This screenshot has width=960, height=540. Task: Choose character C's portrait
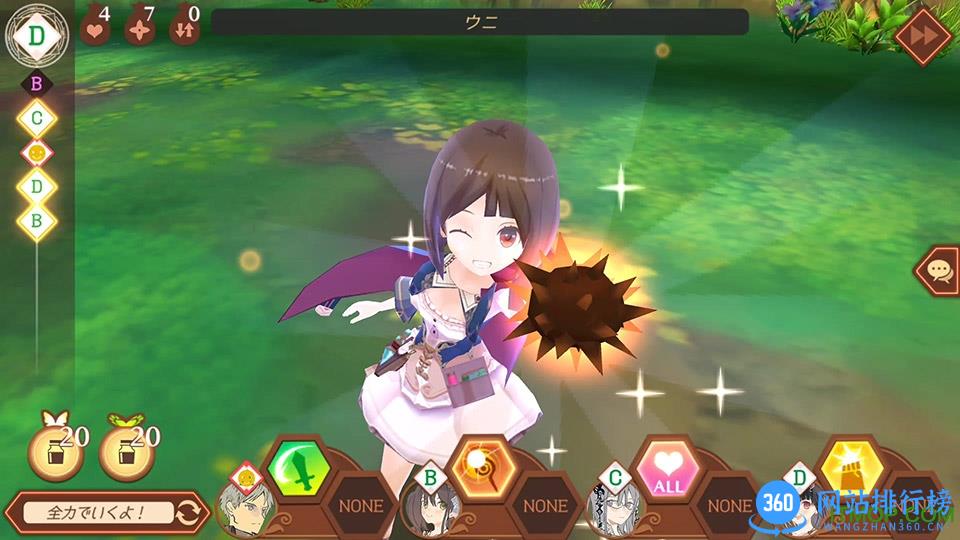coord(616,507)
